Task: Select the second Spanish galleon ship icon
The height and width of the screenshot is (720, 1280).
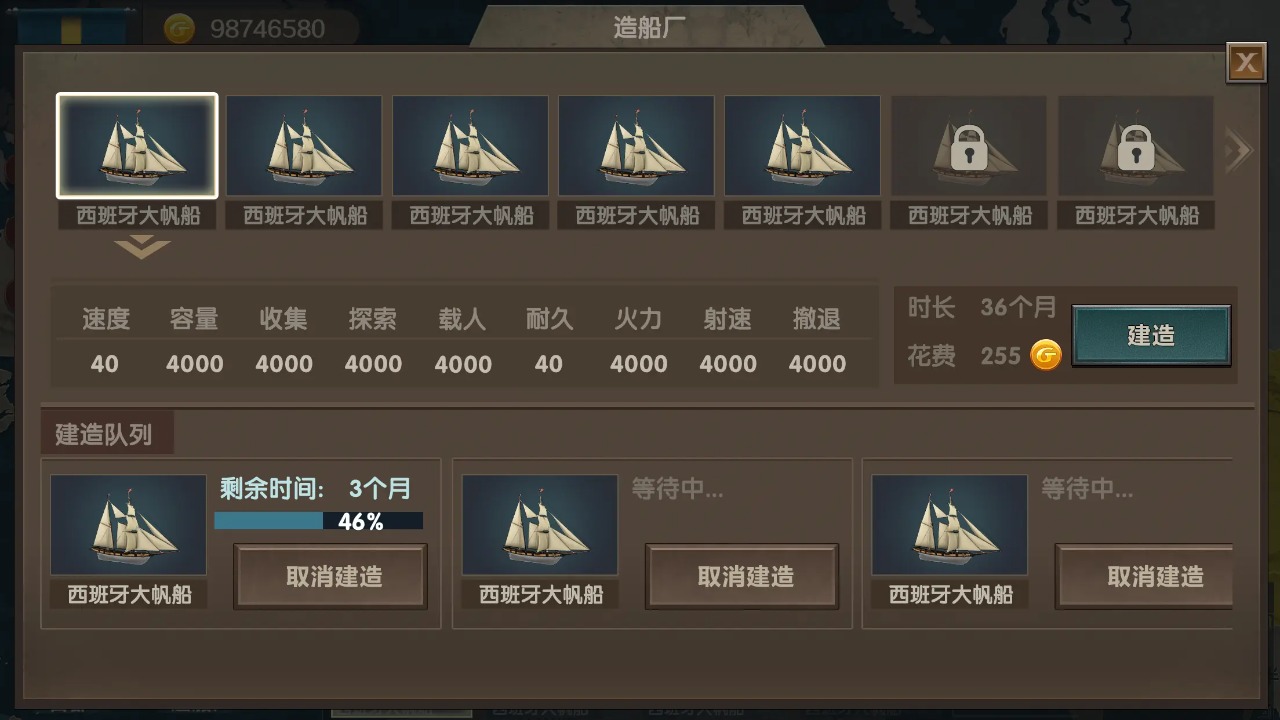Action: [x=304, y=145]
